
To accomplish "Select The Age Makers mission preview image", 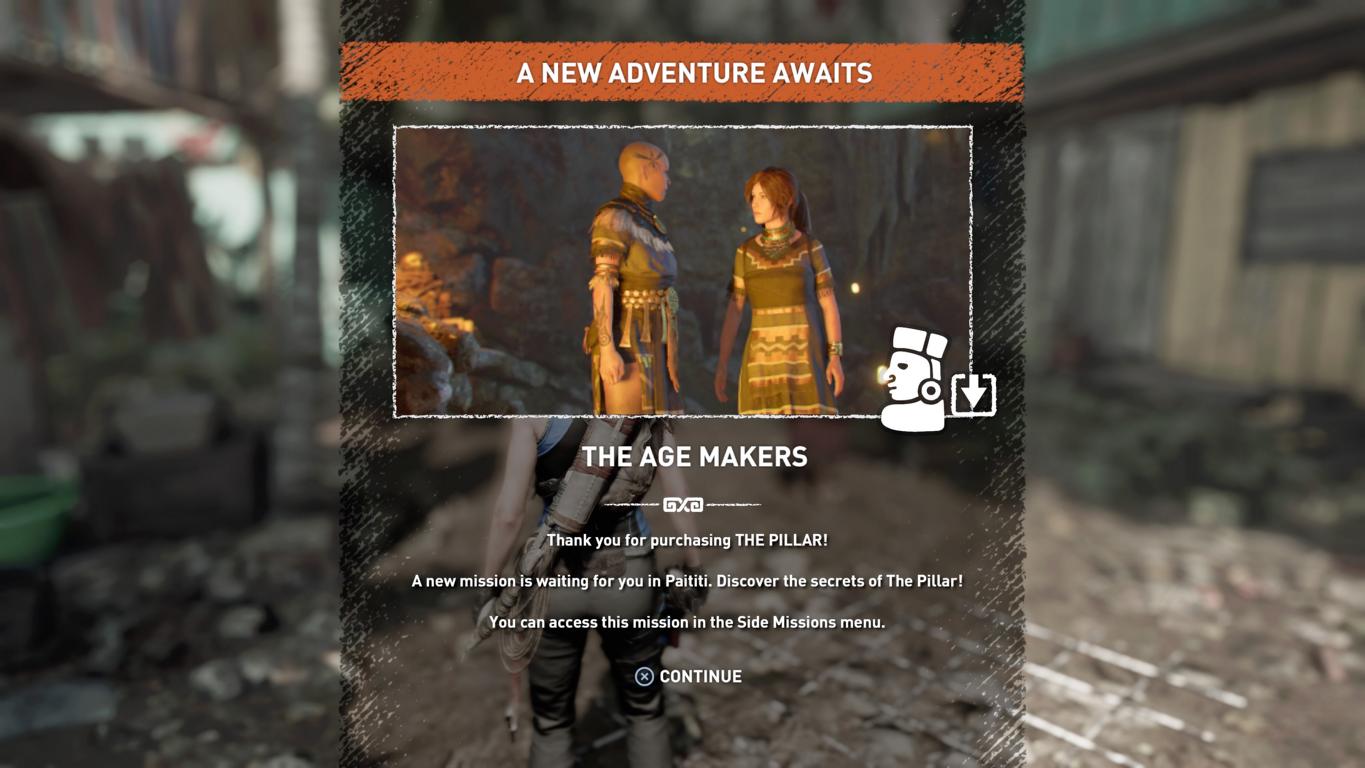I will point(682,271).
